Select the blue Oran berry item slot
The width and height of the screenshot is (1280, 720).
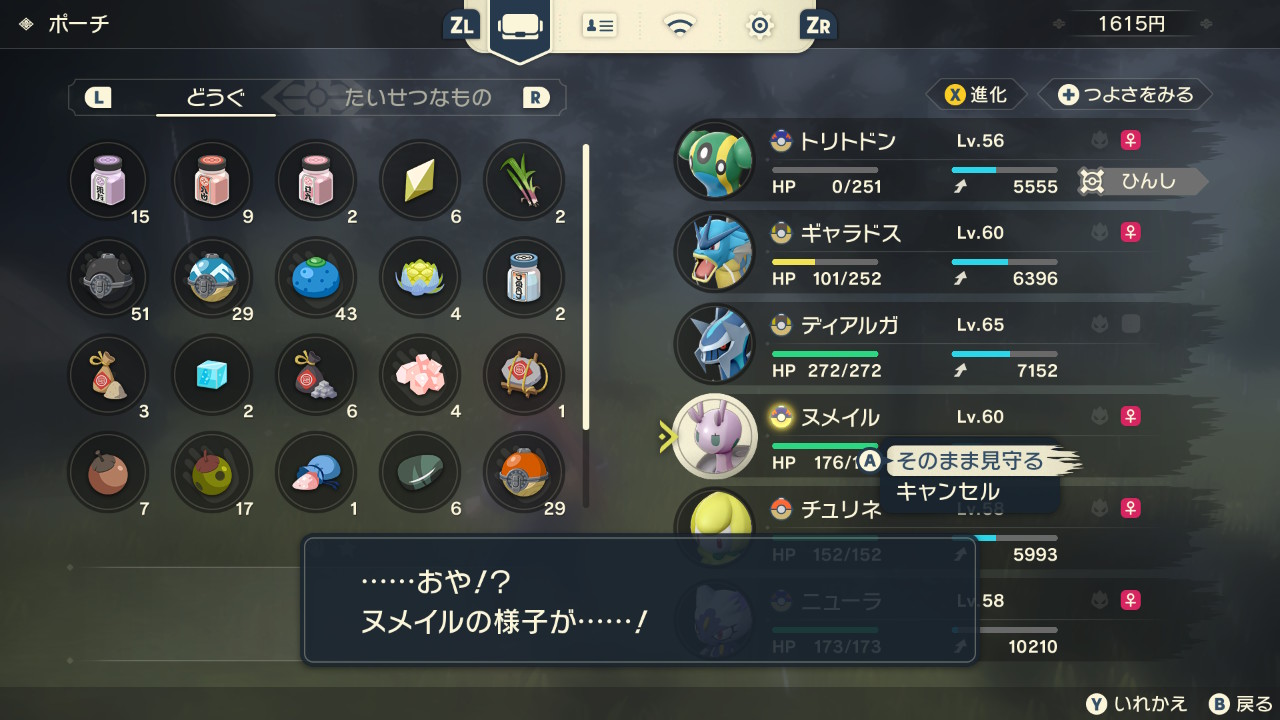point(316,279)
